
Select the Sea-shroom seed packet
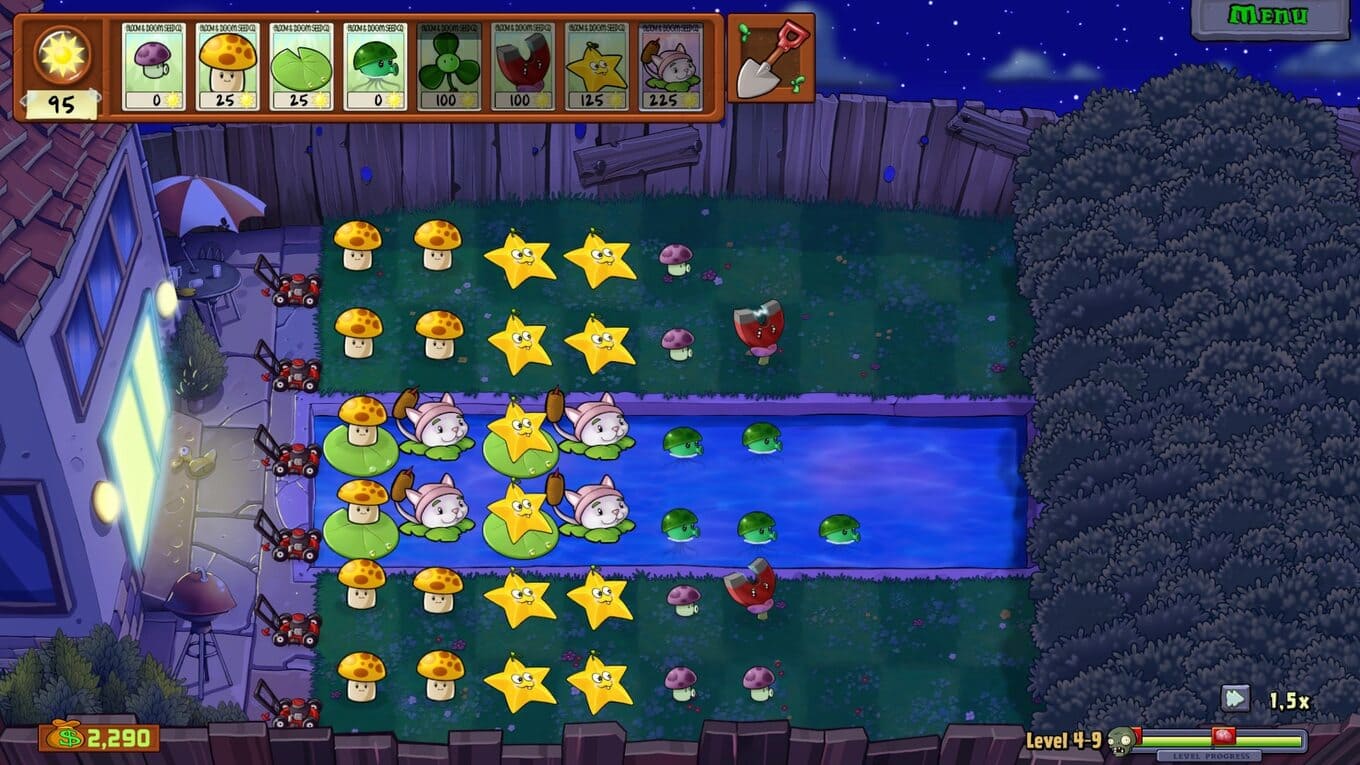click(375, 66)
